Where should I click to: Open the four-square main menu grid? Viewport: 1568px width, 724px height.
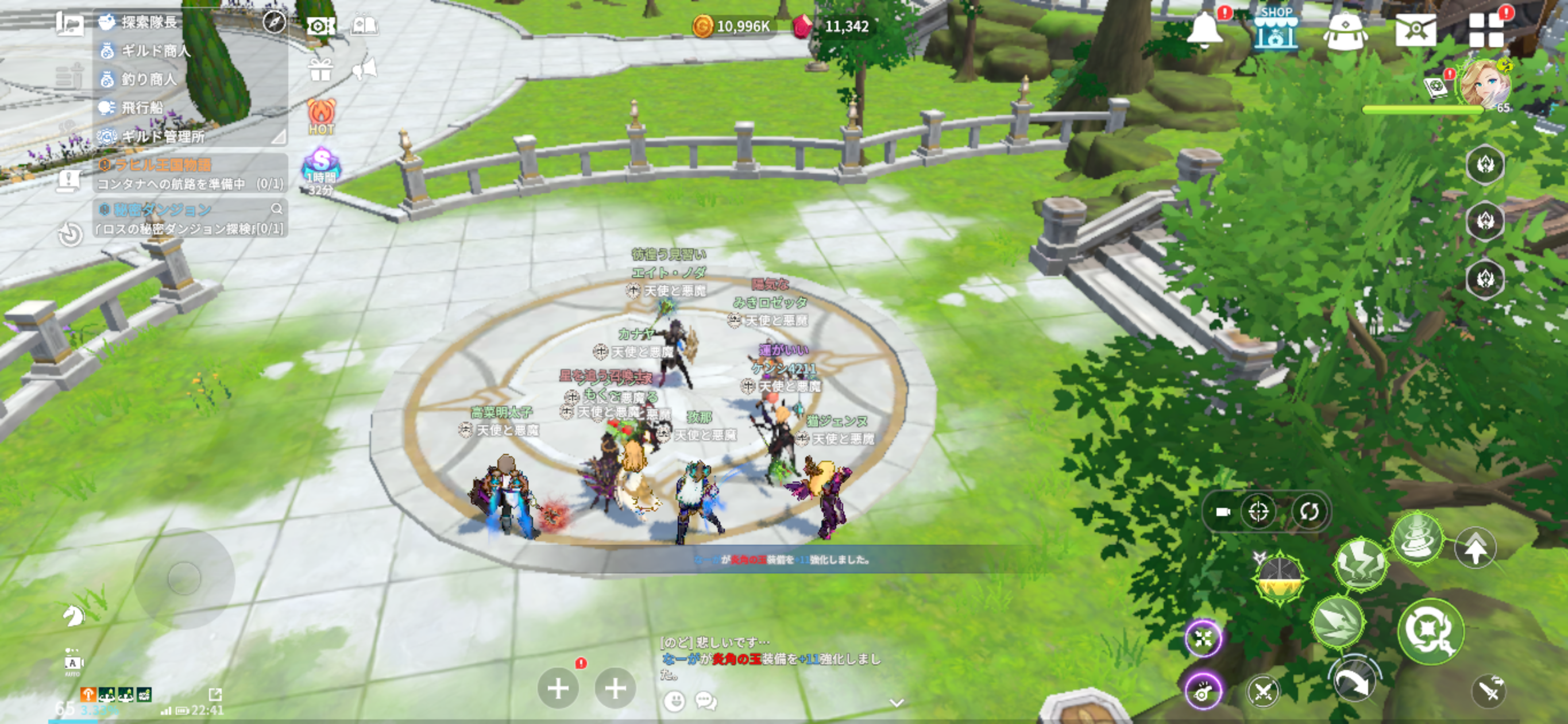1486,30
